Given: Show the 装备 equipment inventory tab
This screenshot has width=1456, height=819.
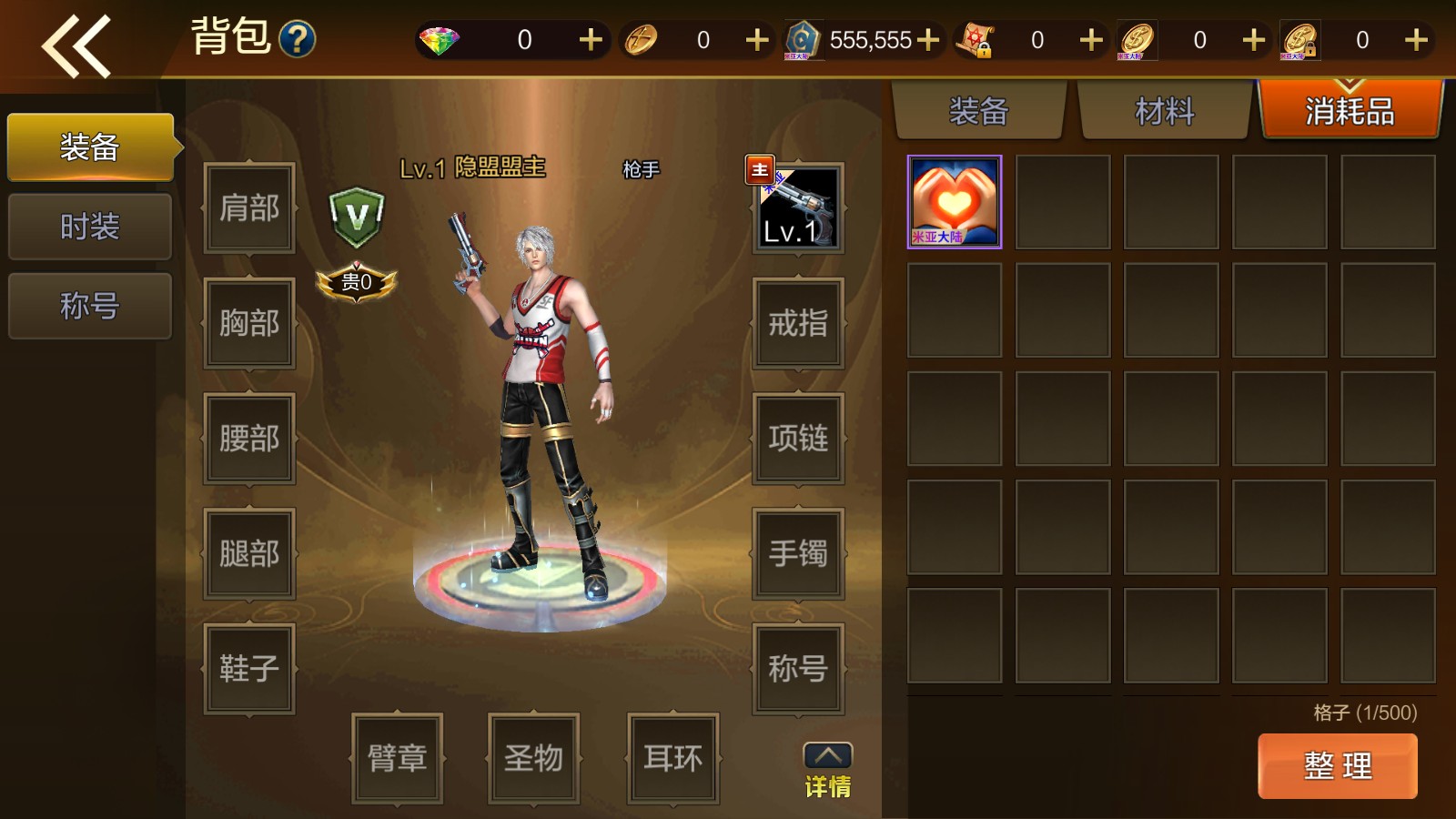Looking at the screenshot, I should pyautogui.click(x=979, y=112).
